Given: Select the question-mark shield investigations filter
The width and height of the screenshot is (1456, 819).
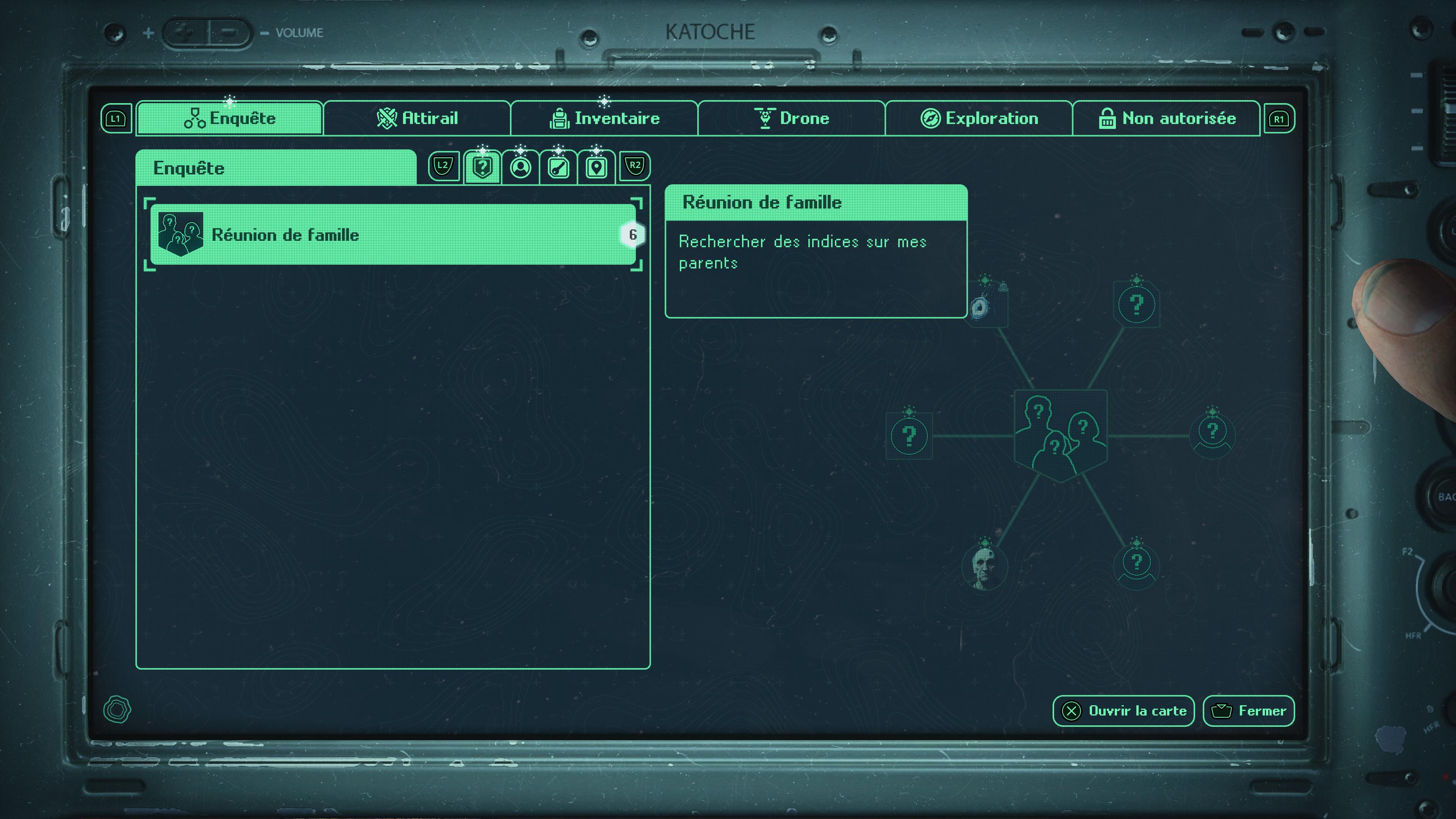Looking at the screenshot, I should point(482,167).
